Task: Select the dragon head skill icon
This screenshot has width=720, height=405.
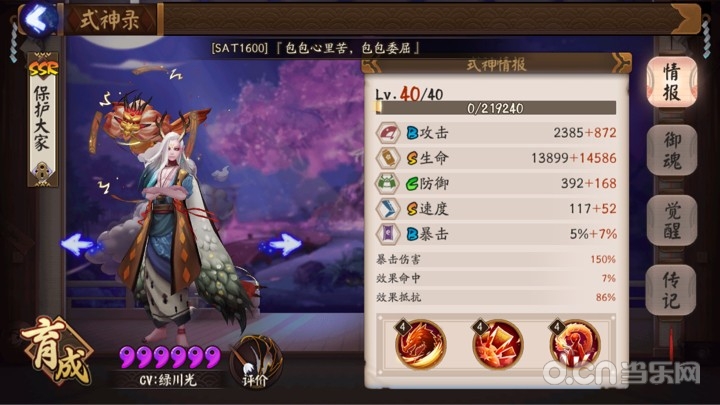Action: tap(421, 344)
